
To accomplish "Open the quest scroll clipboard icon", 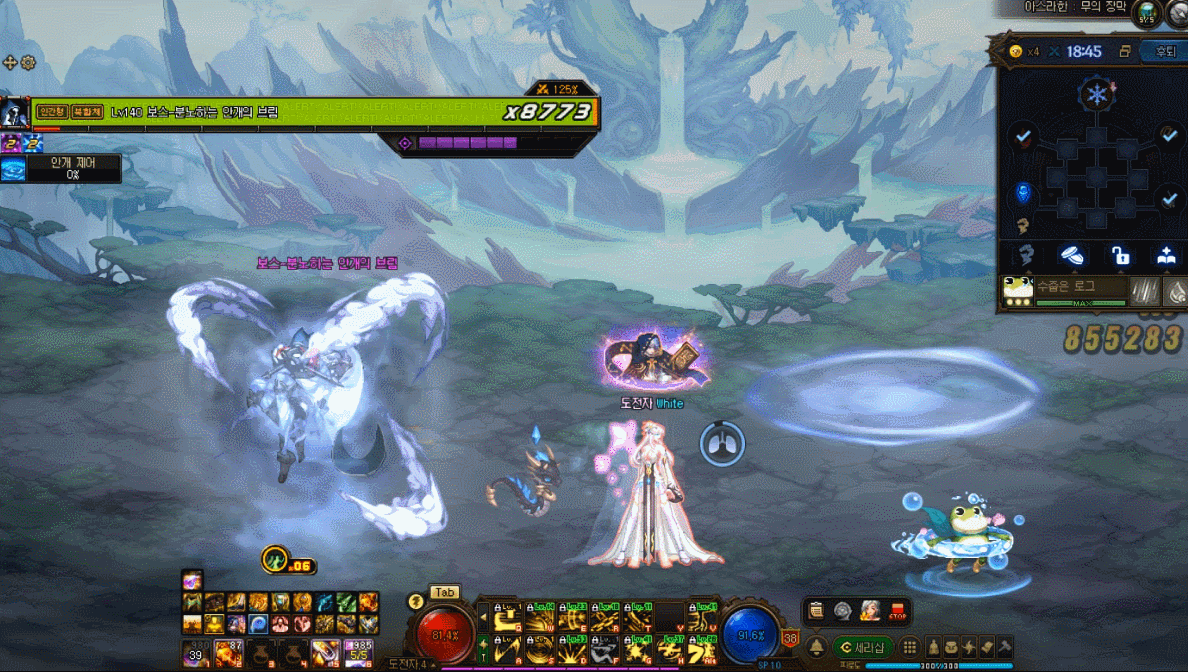I will coord(817,610).
